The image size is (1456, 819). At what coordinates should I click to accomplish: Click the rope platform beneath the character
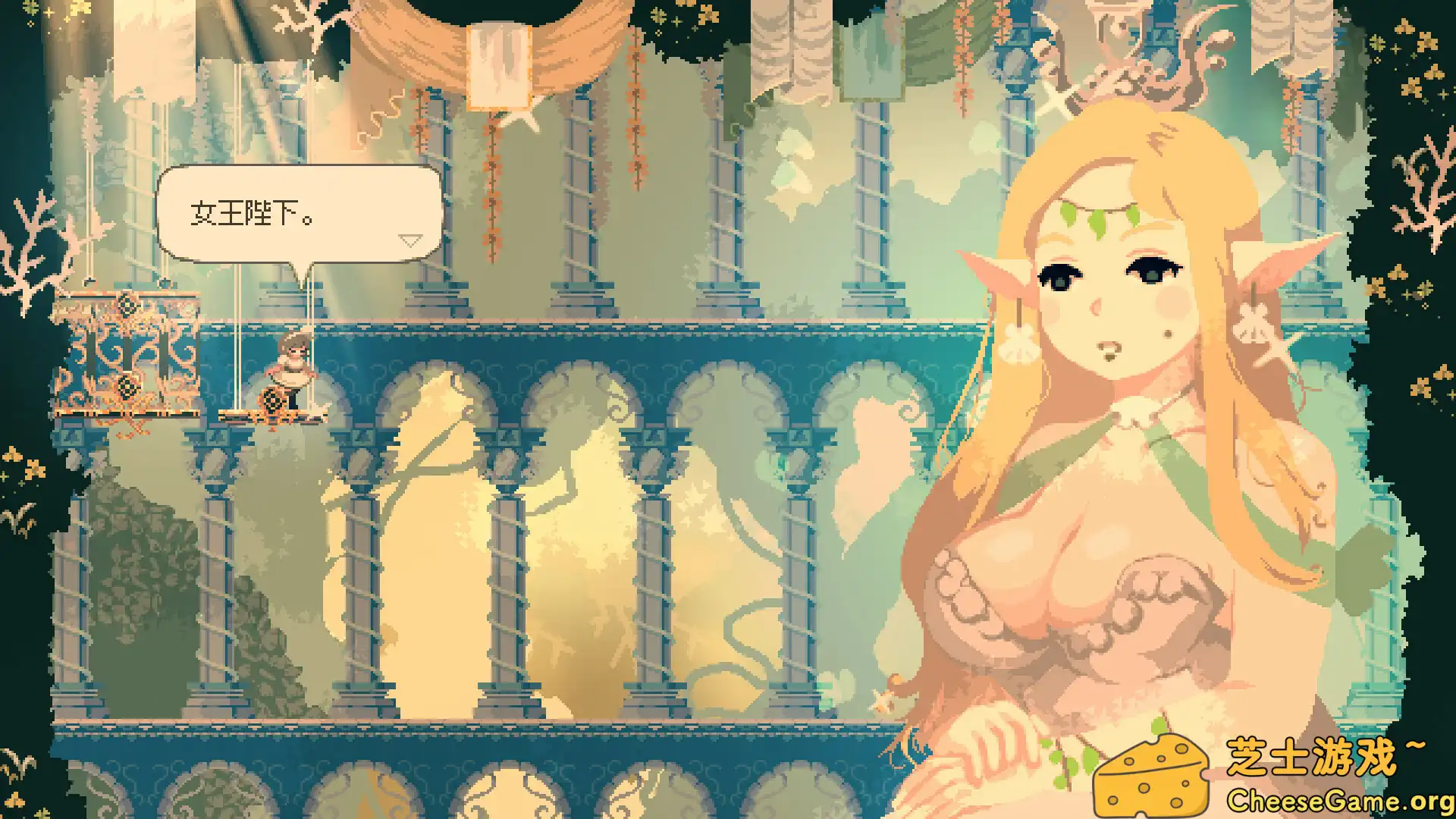(273, 416)
